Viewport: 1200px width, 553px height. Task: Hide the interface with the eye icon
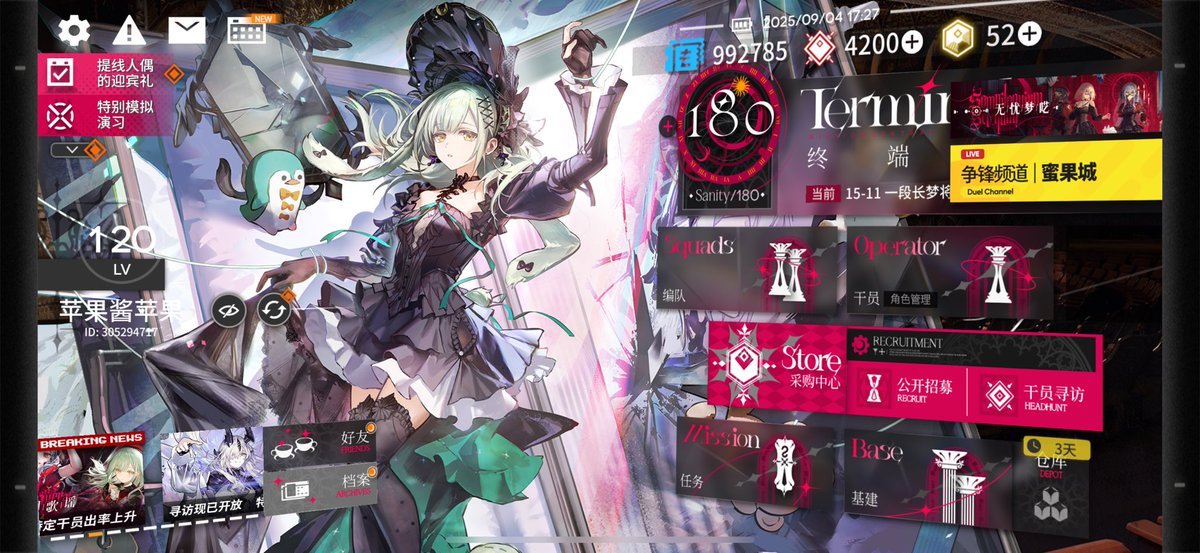point(229,311)
